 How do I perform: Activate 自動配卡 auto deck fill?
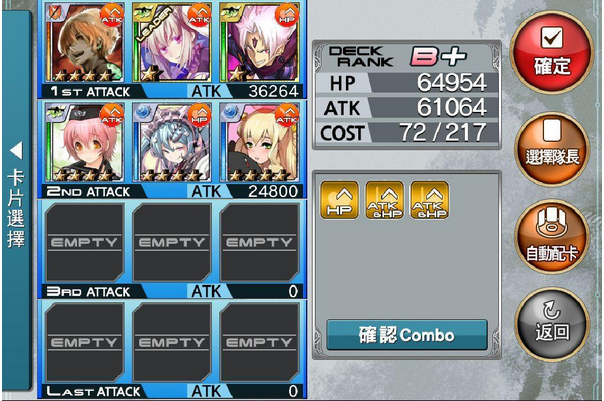point(552,238)
